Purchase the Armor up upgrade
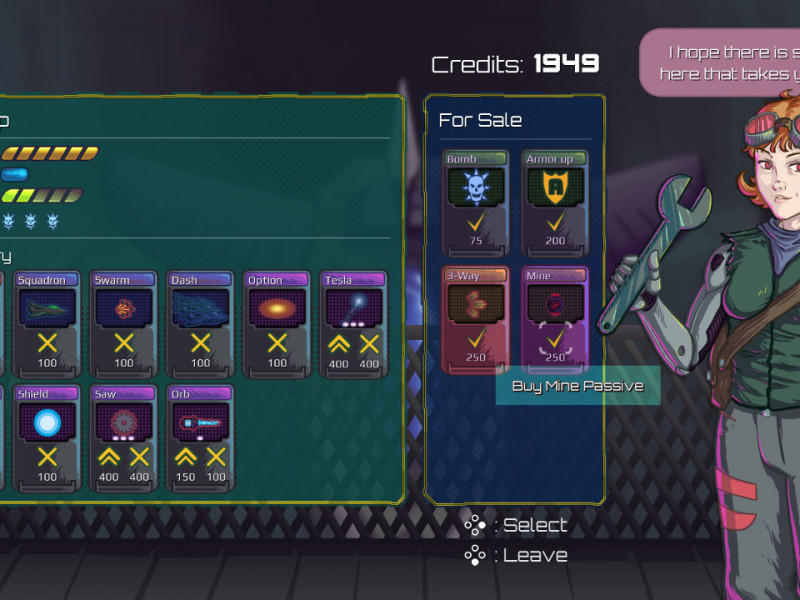This screenshot has width=800, height=600. [x=554, y=200]
